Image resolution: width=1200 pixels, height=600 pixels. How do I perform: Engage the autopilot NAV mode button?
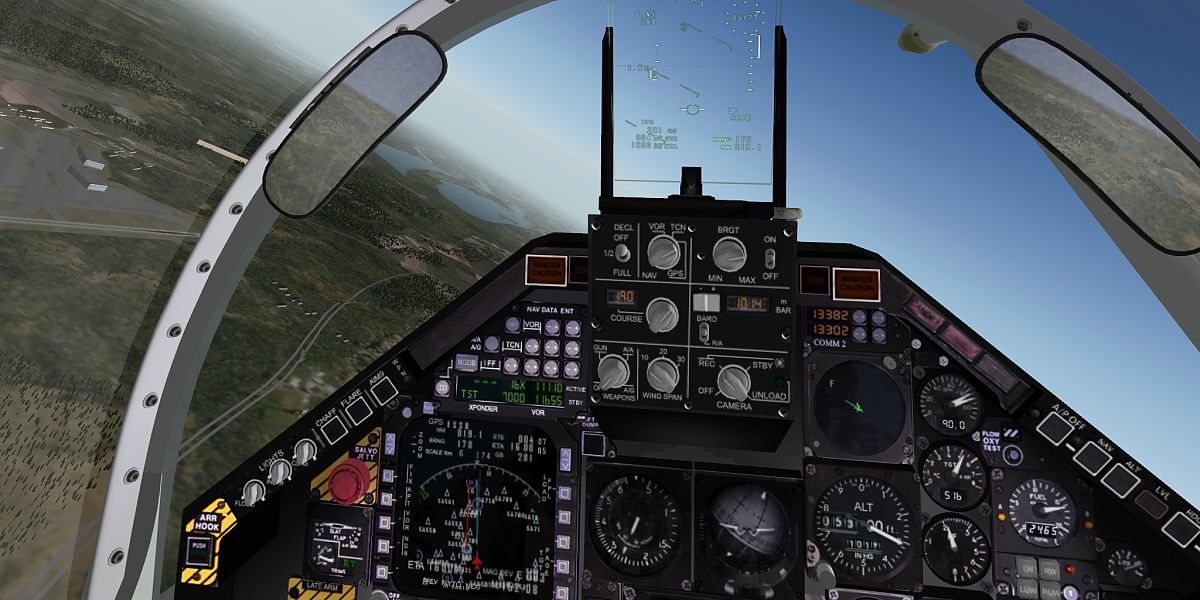click(1090, 456)
